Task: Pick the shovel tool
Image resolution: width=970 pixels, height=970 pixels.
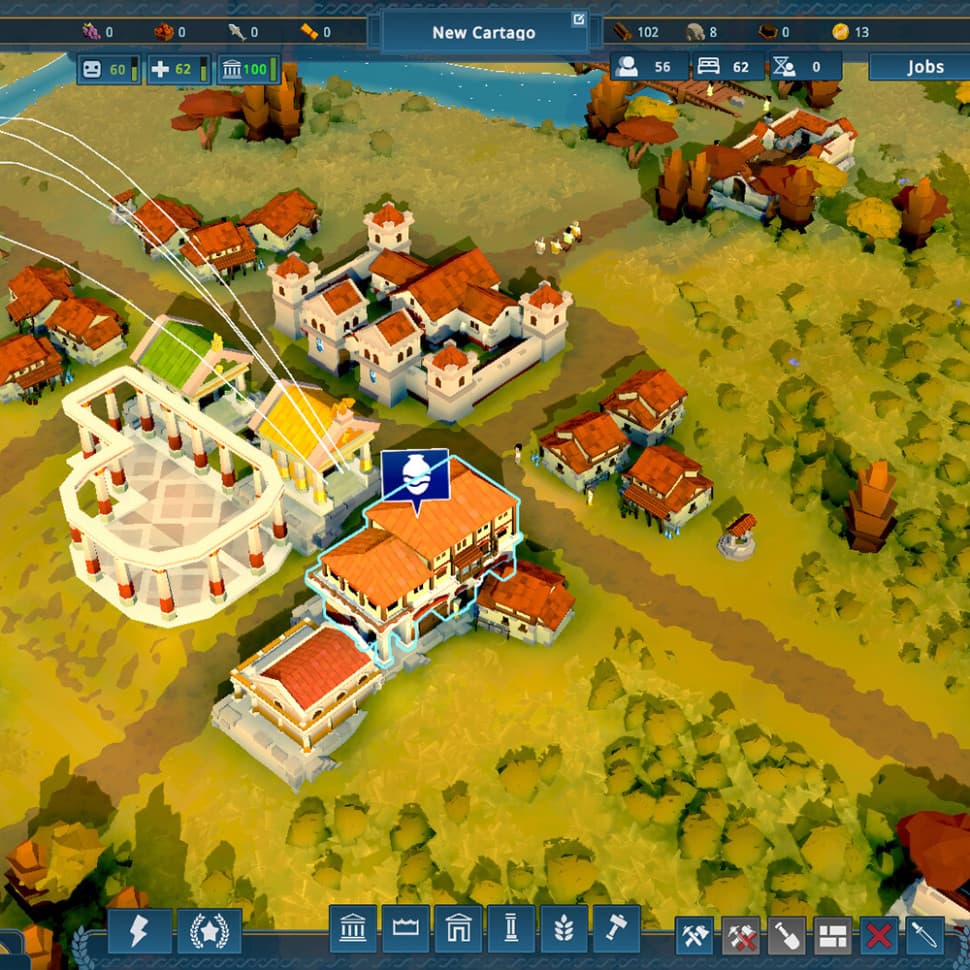Action: (787, 936)
